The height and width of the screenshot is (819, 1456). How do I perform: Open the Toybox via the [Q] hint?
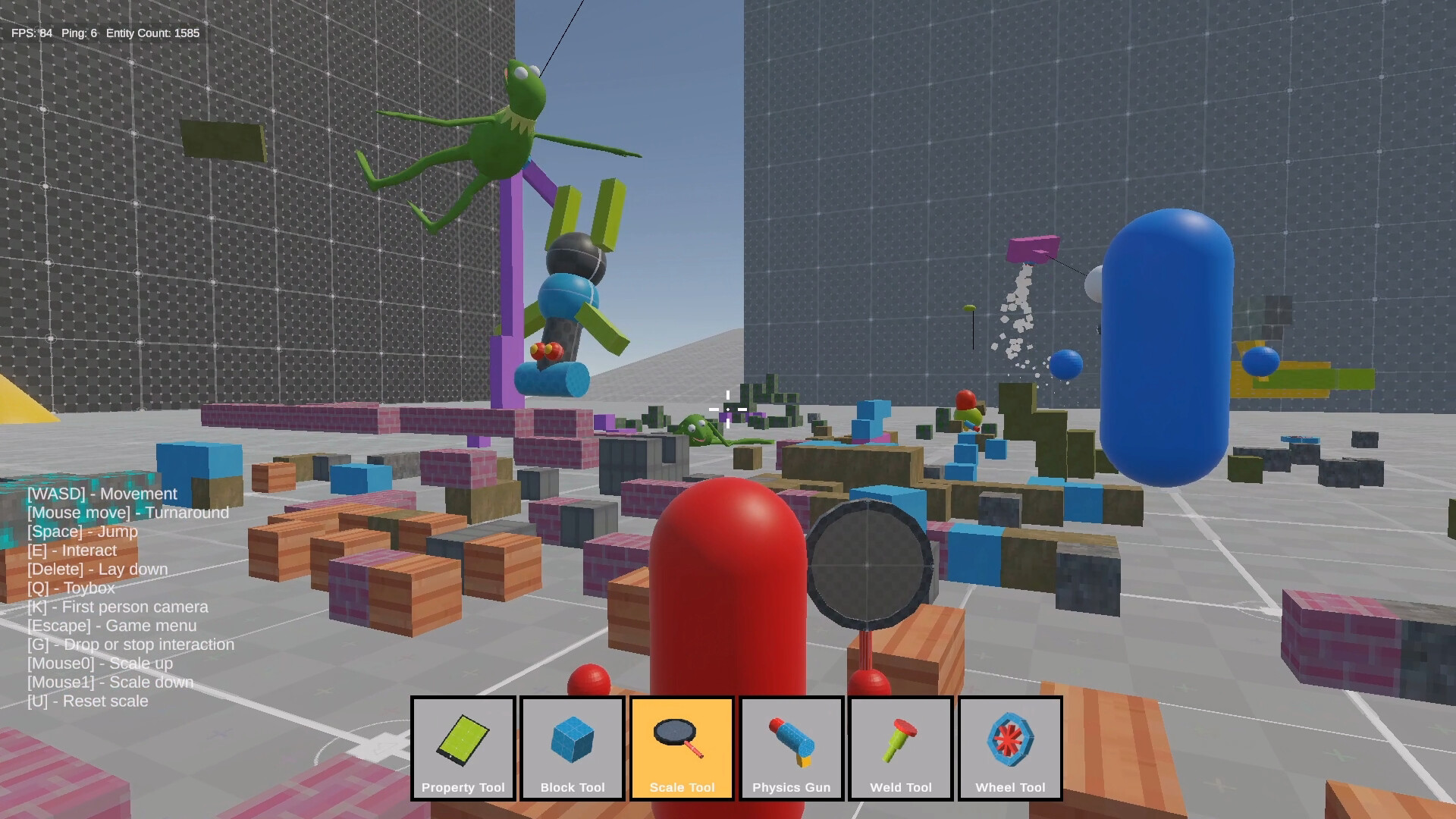pos(71,588)
